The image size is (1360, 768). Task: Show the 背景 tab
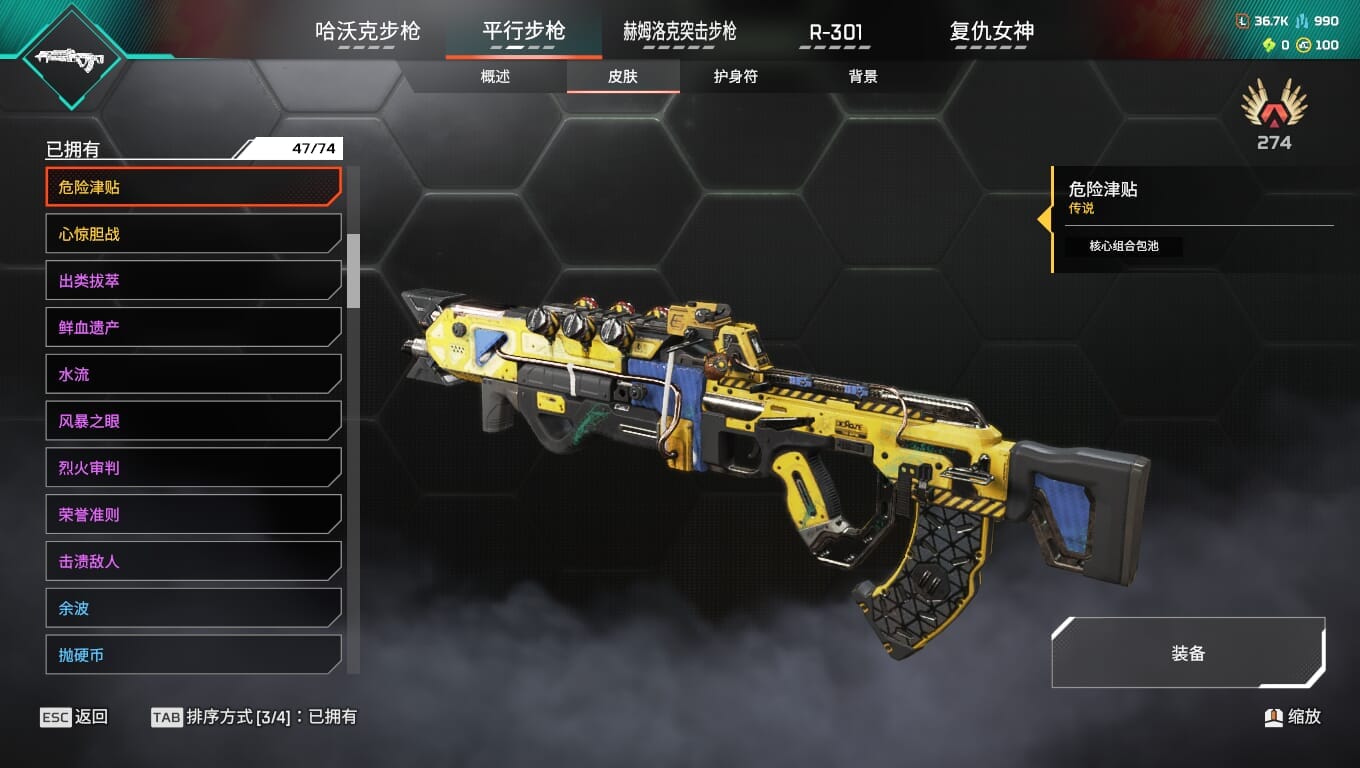tap(862, 77)
